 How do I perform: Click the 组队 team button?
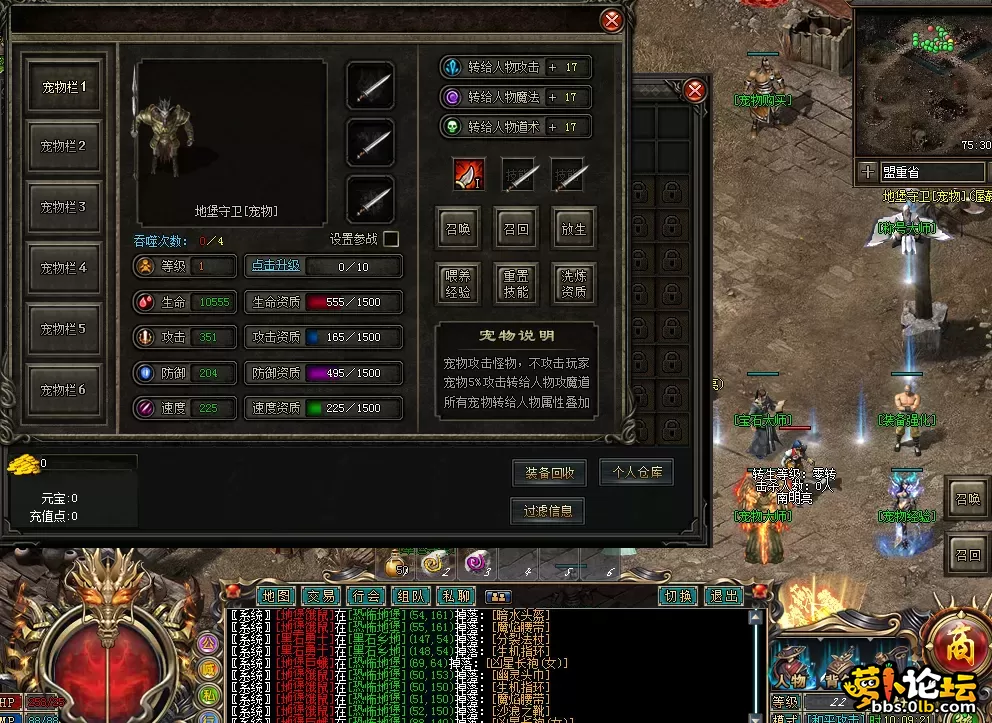pyautogui.click(x=411, y=596)
